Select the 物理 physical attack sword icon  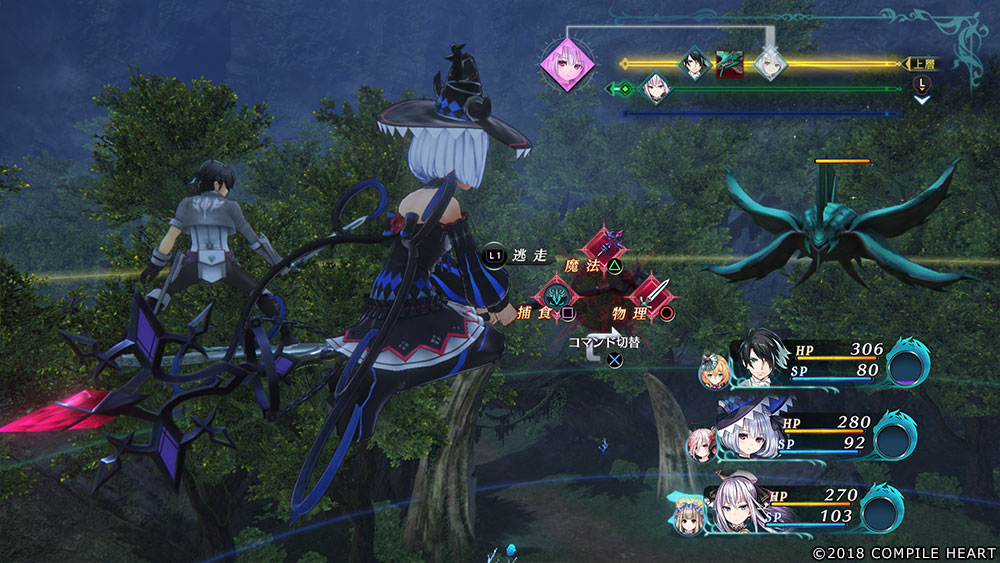645,294
